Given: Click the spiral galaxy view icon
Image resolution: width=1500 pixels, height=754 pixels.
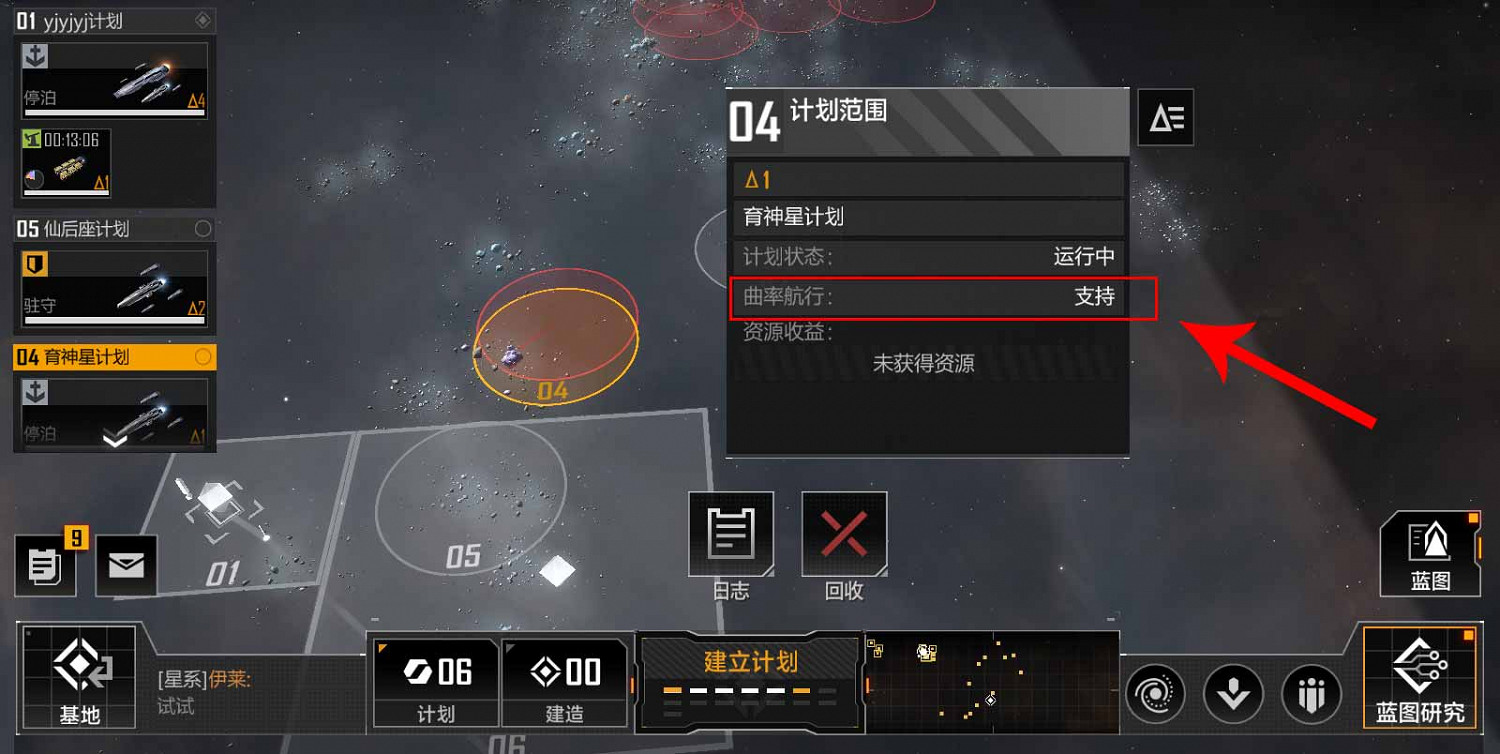Looking at the screenshot, I should click(x=1157, y=693).
